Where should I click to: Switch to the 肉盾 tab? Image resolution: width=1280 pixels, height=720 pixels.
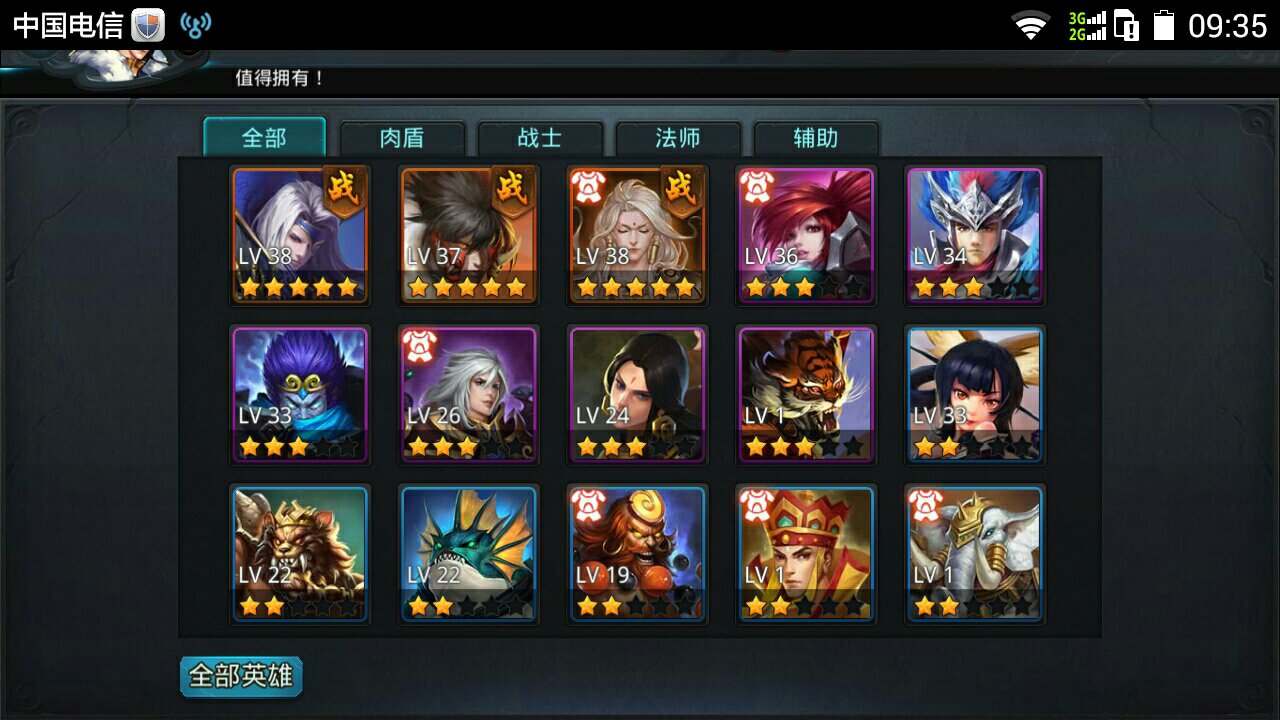pyautogui.click(x=402, y=139)
